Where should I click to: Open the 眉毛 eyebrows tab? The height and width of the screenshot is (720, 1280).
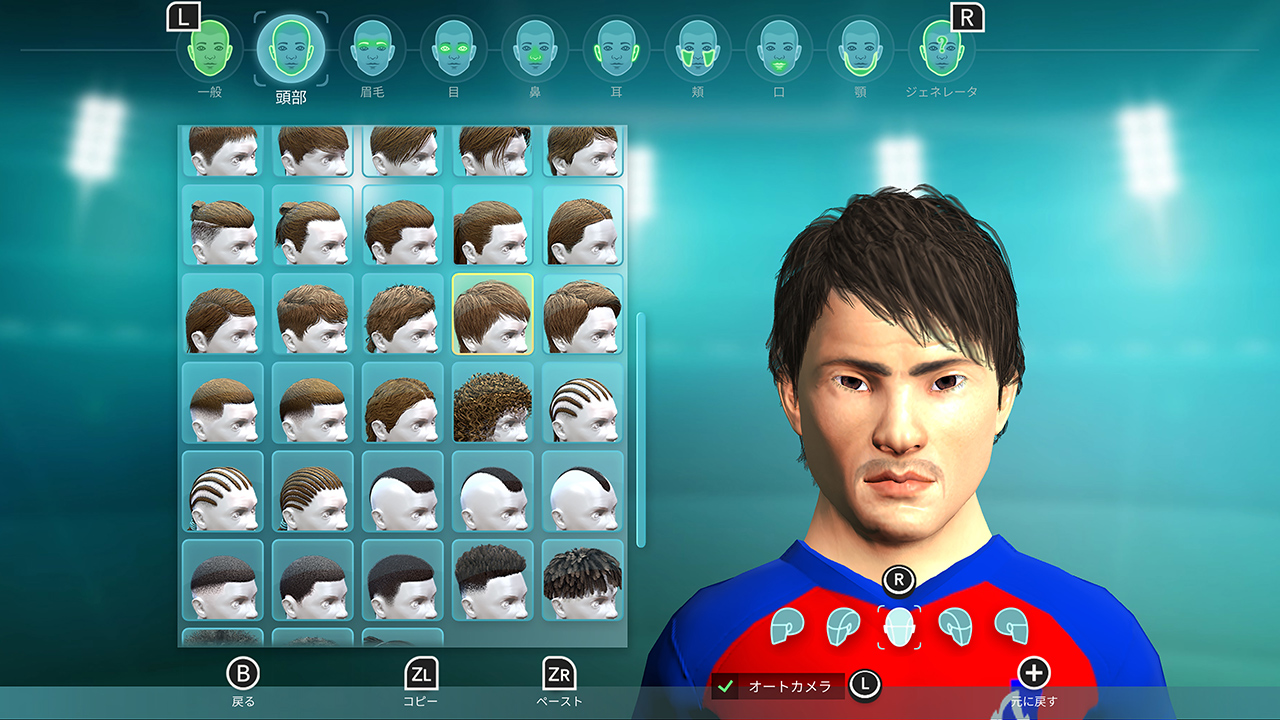pos(372,50)
